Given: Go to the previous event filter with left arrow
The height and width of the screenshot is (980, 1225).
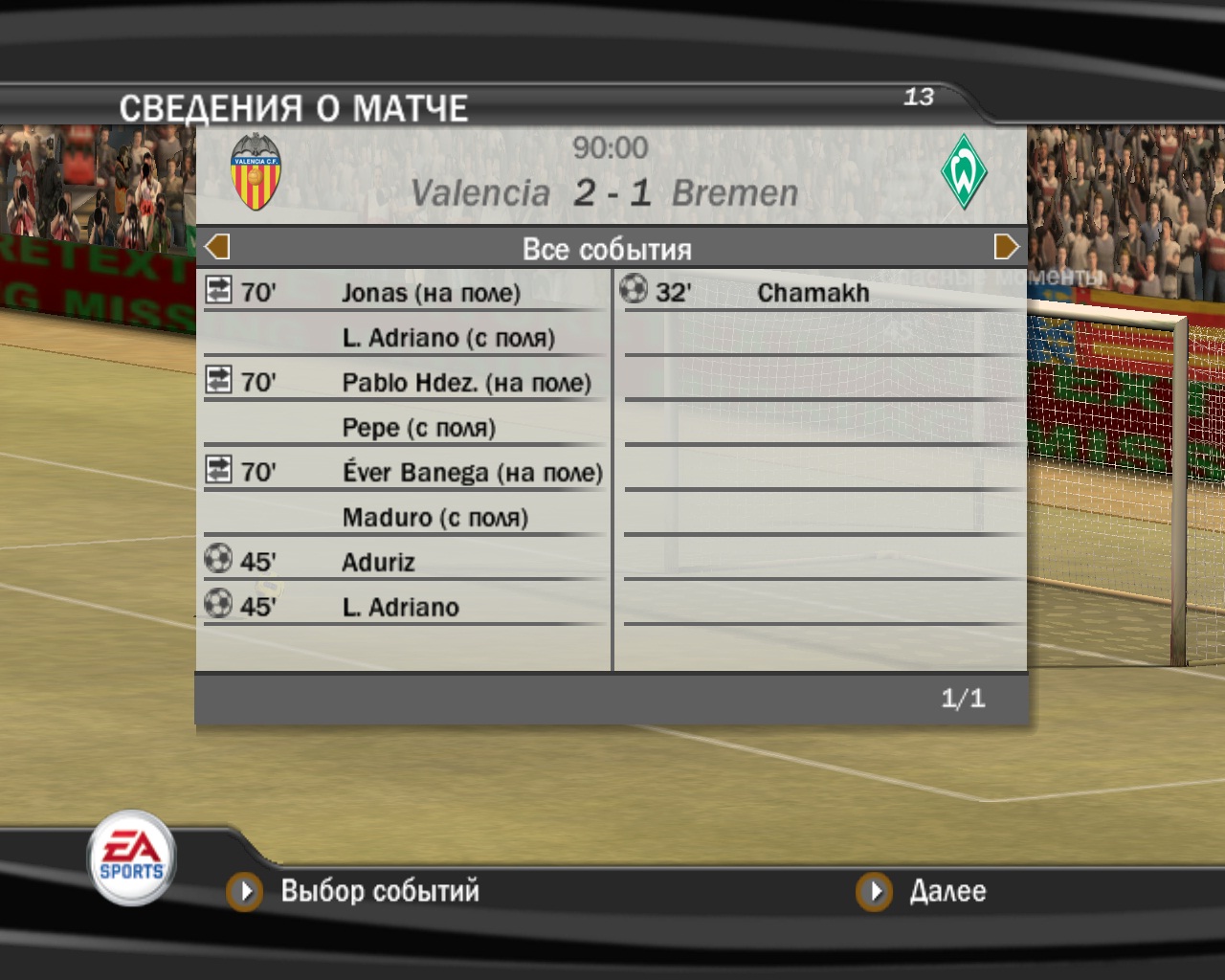Looking at the screenshot, I should (217, 247).
